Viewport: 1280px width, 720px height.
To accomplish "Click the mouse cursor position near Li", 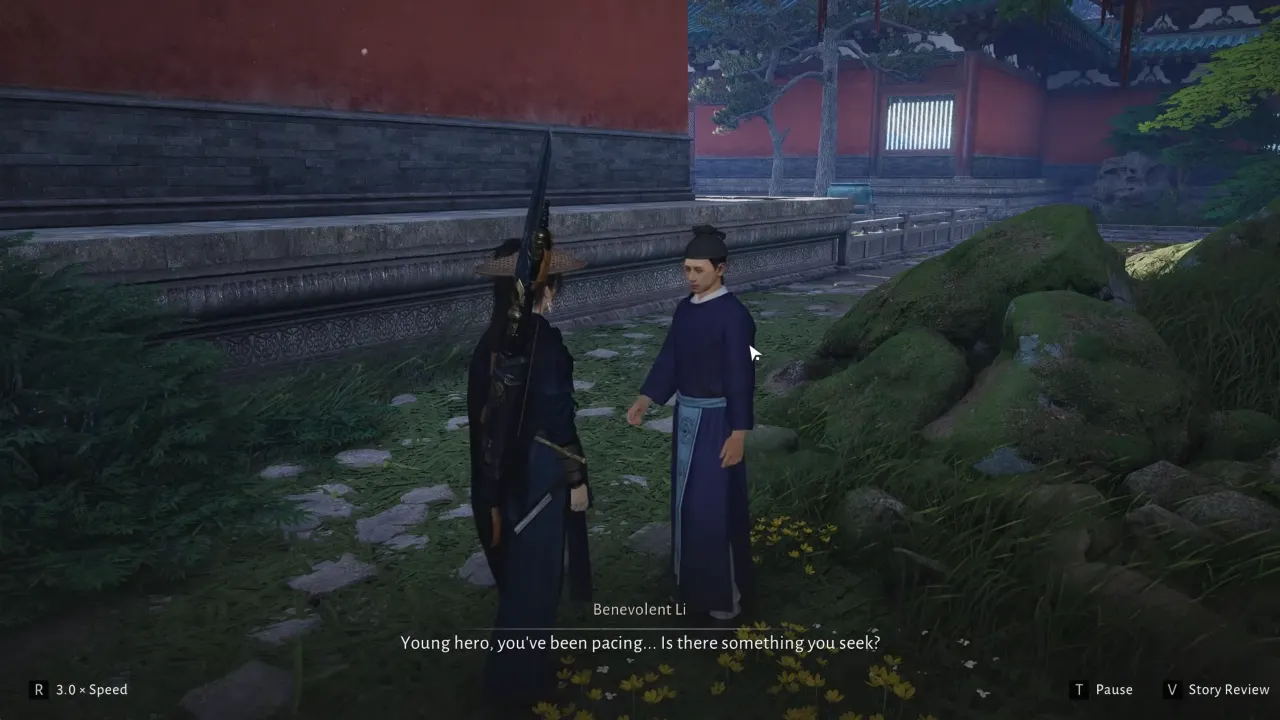I will pos(753,353).
